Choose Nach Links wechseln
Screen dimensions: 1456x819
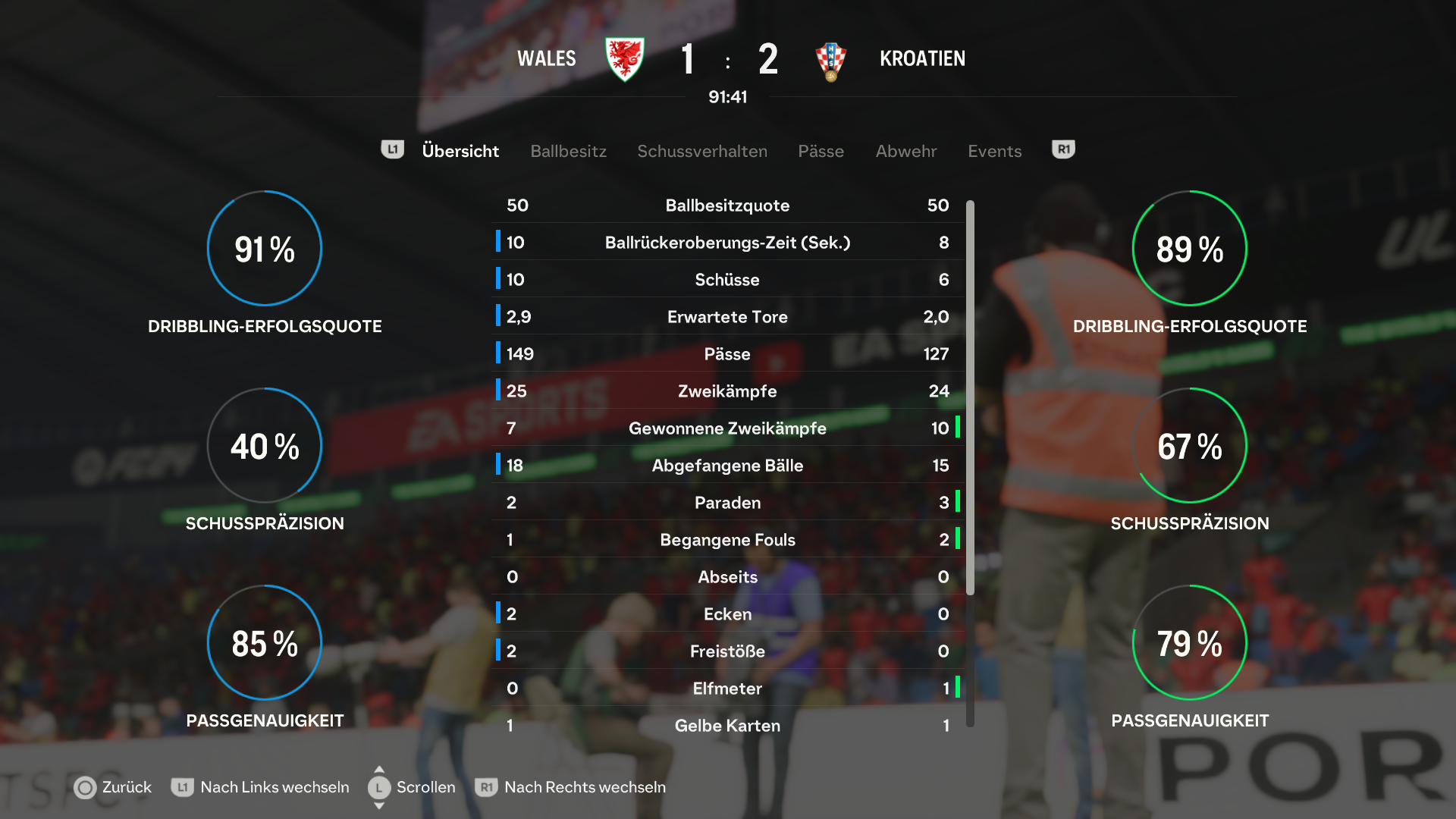(x=260, y=787)
